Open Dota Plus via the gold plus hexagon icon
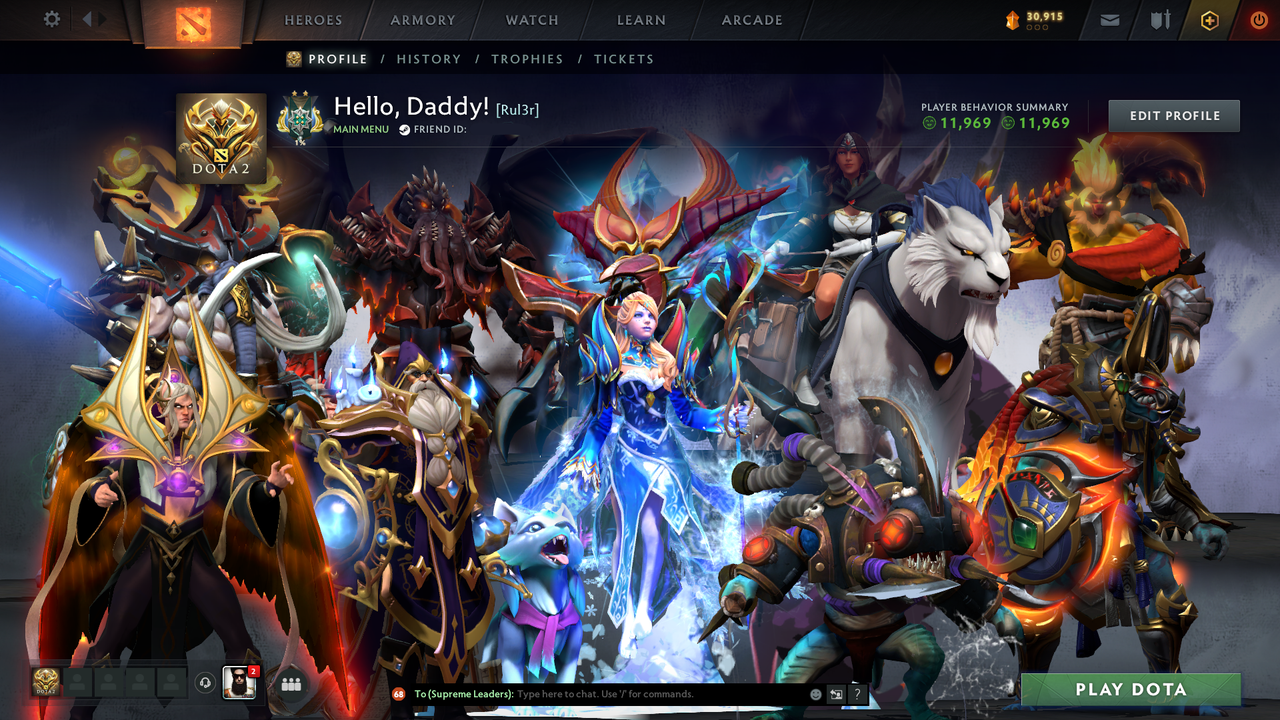Screen dimensions: 1280x720 (x=1210, y=19)
